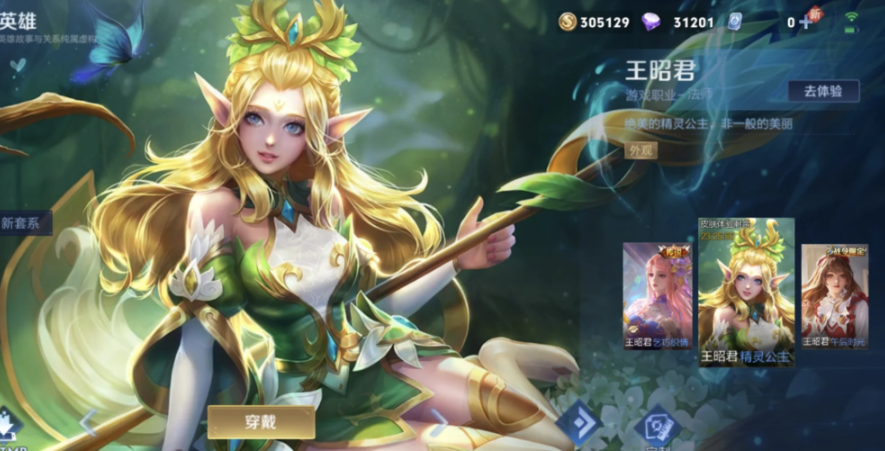The height and width of the screenshot is (451, 885).
Task: Click the purple diamond currency icon
Action: tap(651, 22)
